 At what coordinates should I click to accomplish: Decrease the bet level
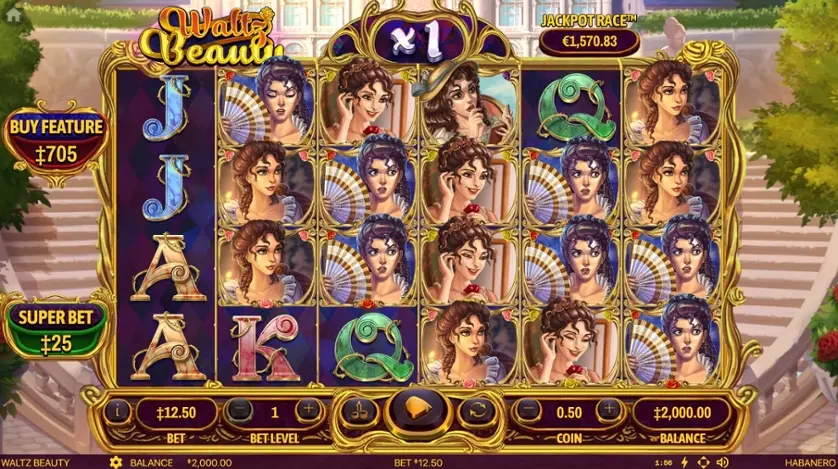coord(239,410)
